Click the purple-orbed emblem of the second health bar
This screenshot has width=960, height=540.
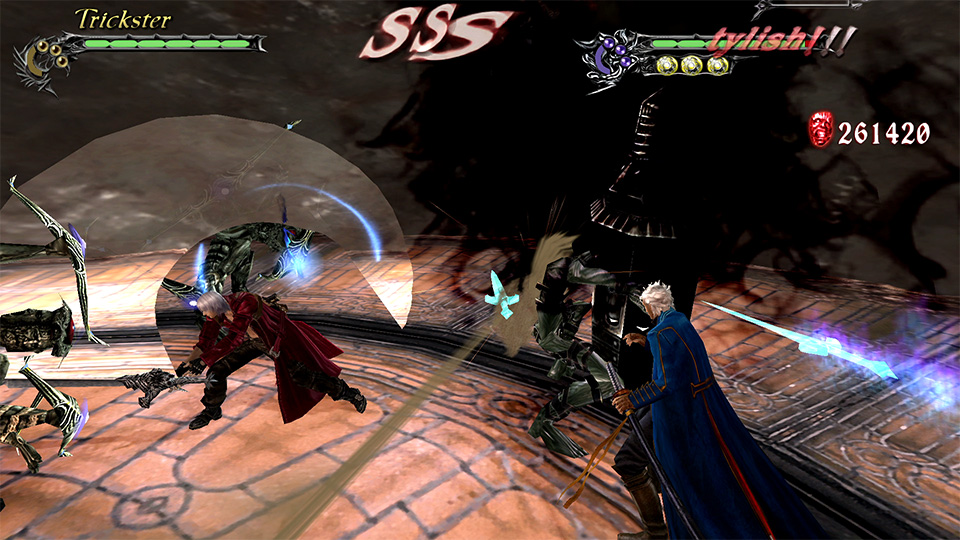611,56
